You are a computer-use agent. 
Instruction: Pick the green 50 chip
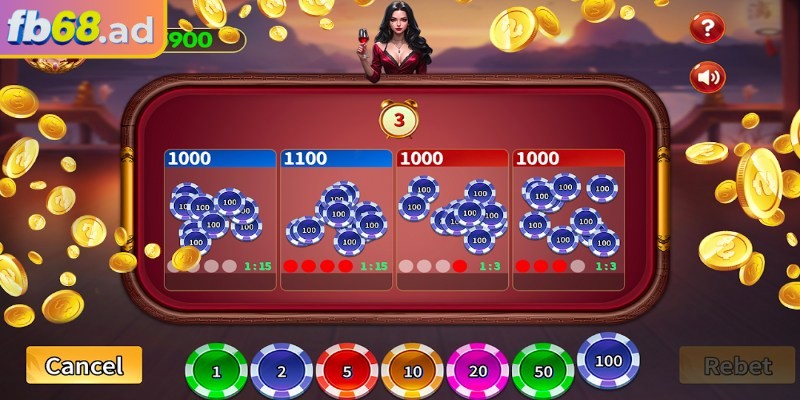tap(543, 371)
